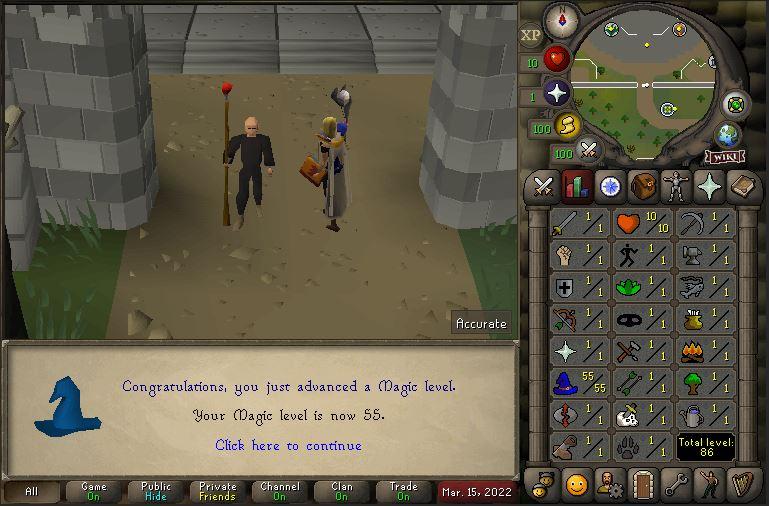The width and height of the screenshot is (769, 506).
Task: Open the Logout door tab
Action: click(642, 485)
